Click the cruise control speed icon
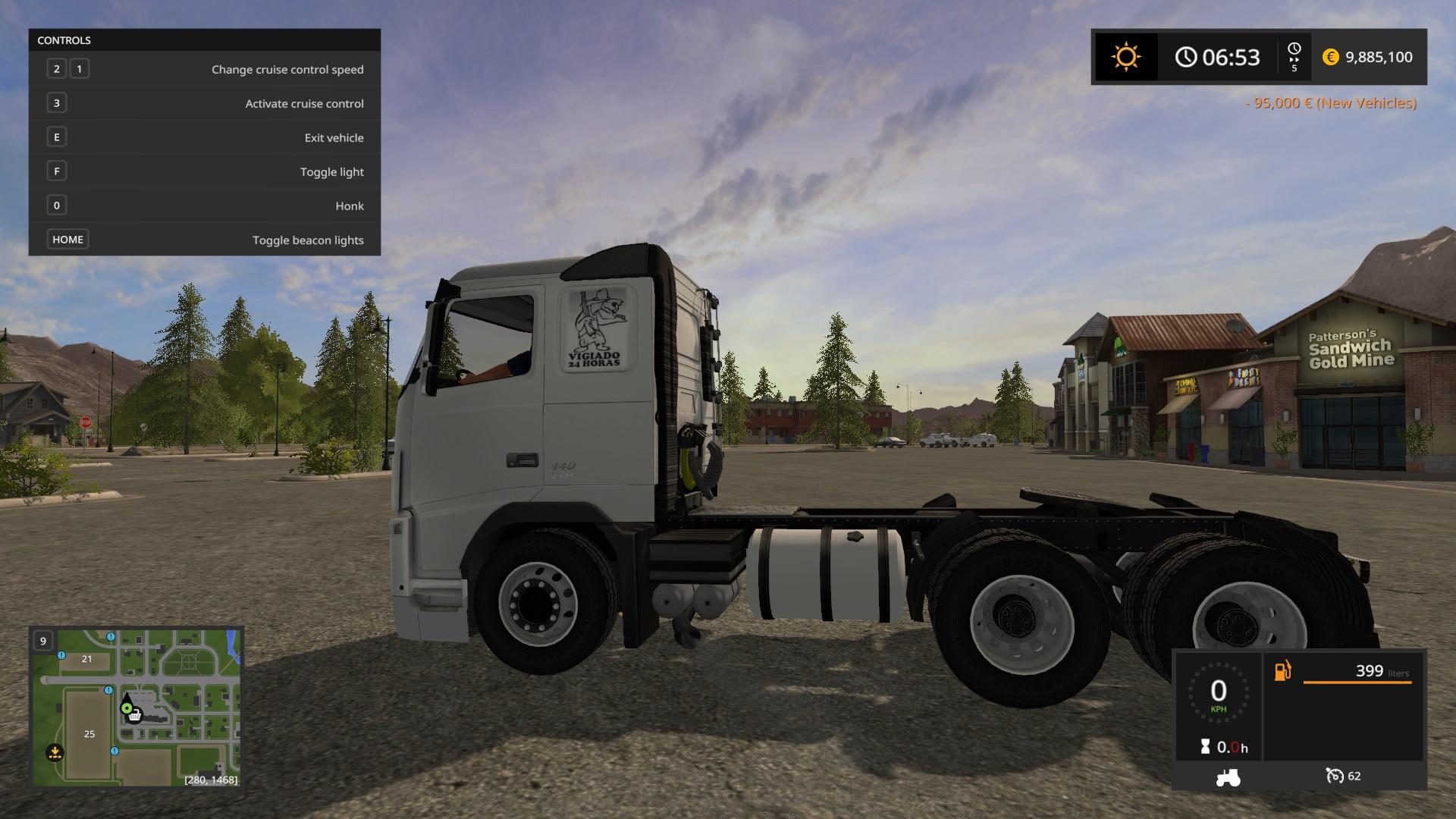 (x=1334, y=776)
